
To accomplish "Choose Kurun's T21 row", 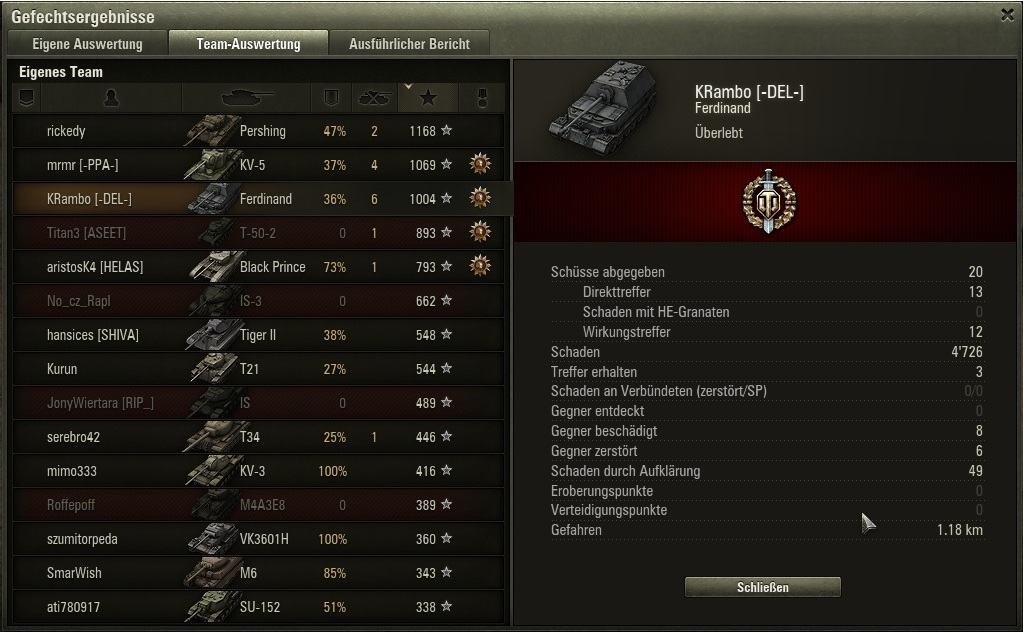I will coord(260,369).
